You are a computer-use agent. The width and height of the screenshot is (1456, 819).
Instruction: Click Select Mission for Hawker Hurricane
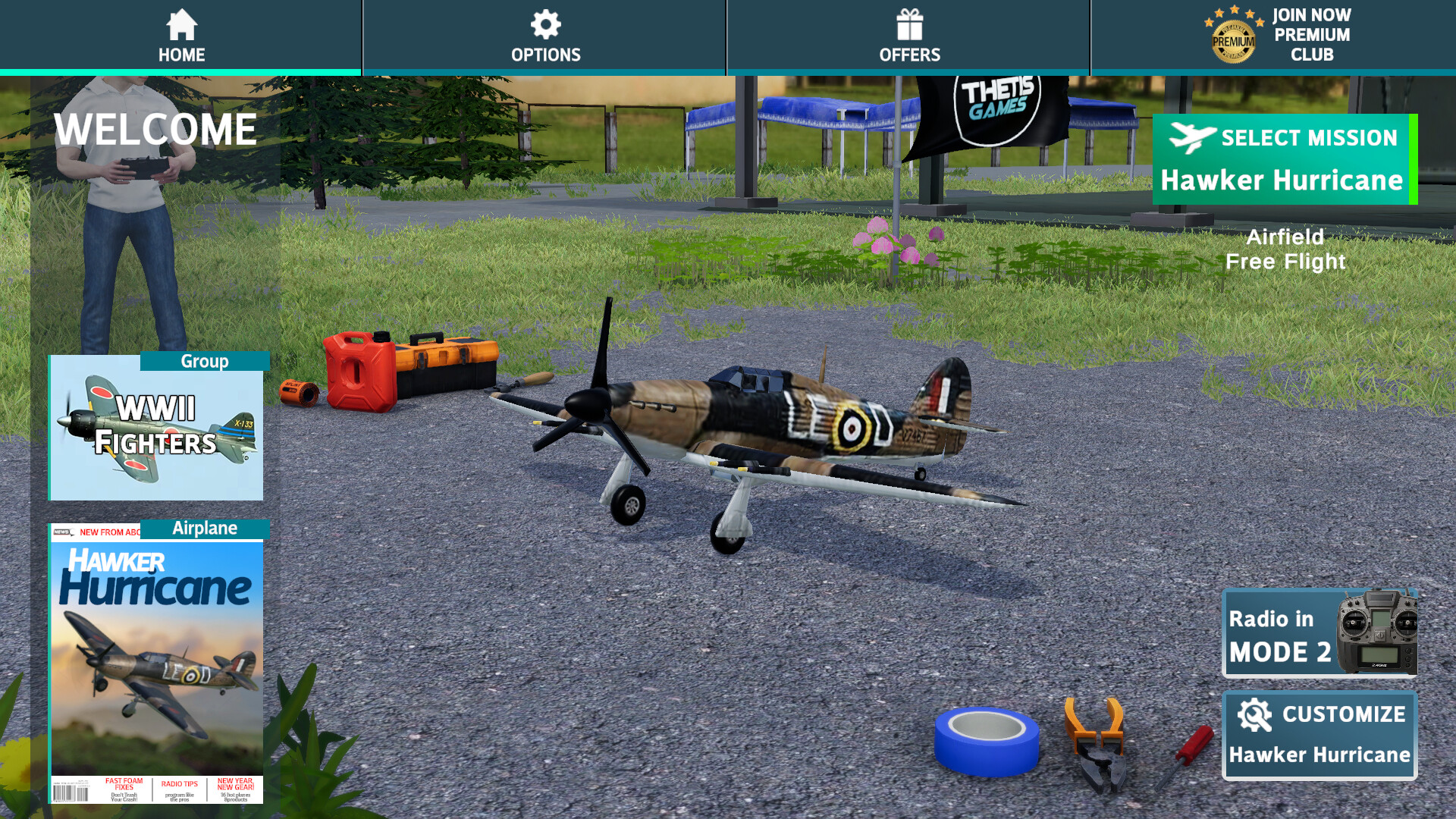point(1283,159)
